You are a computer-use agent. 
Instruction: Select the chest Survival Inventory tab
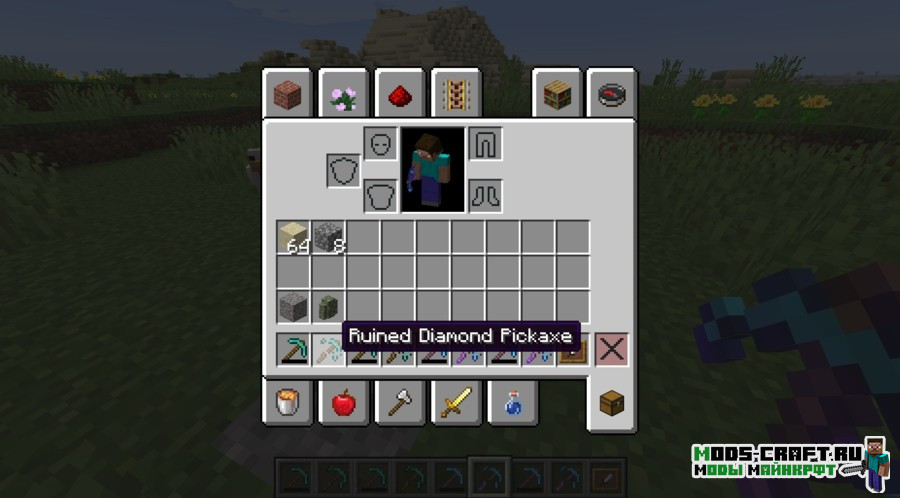[611, 402]
